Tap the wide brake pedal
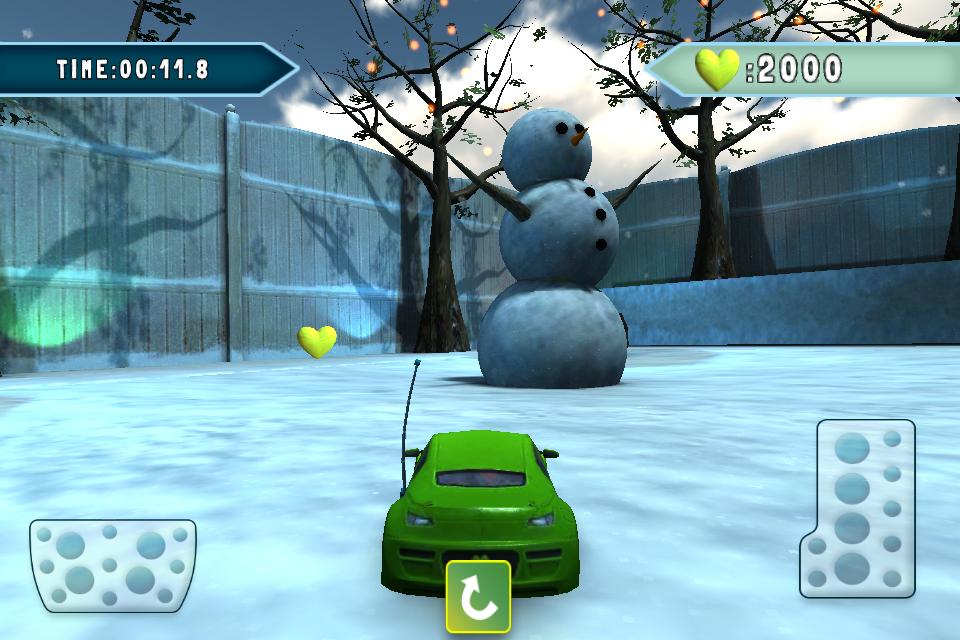 pyautogui.click(x=112, y=564)
